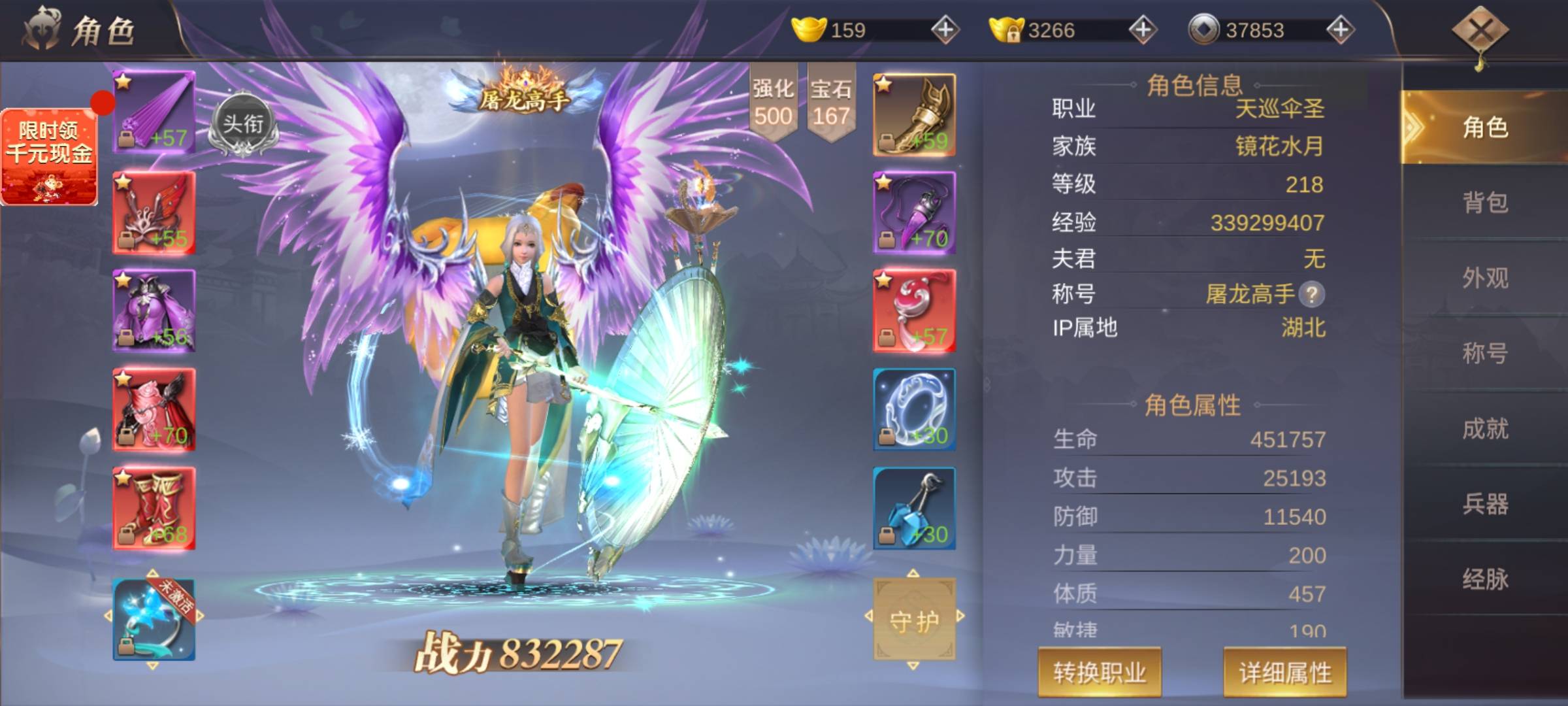Screen dimensions: 1568x706
Task: Select the 称号 side tab
Action: pos(1484,353)
